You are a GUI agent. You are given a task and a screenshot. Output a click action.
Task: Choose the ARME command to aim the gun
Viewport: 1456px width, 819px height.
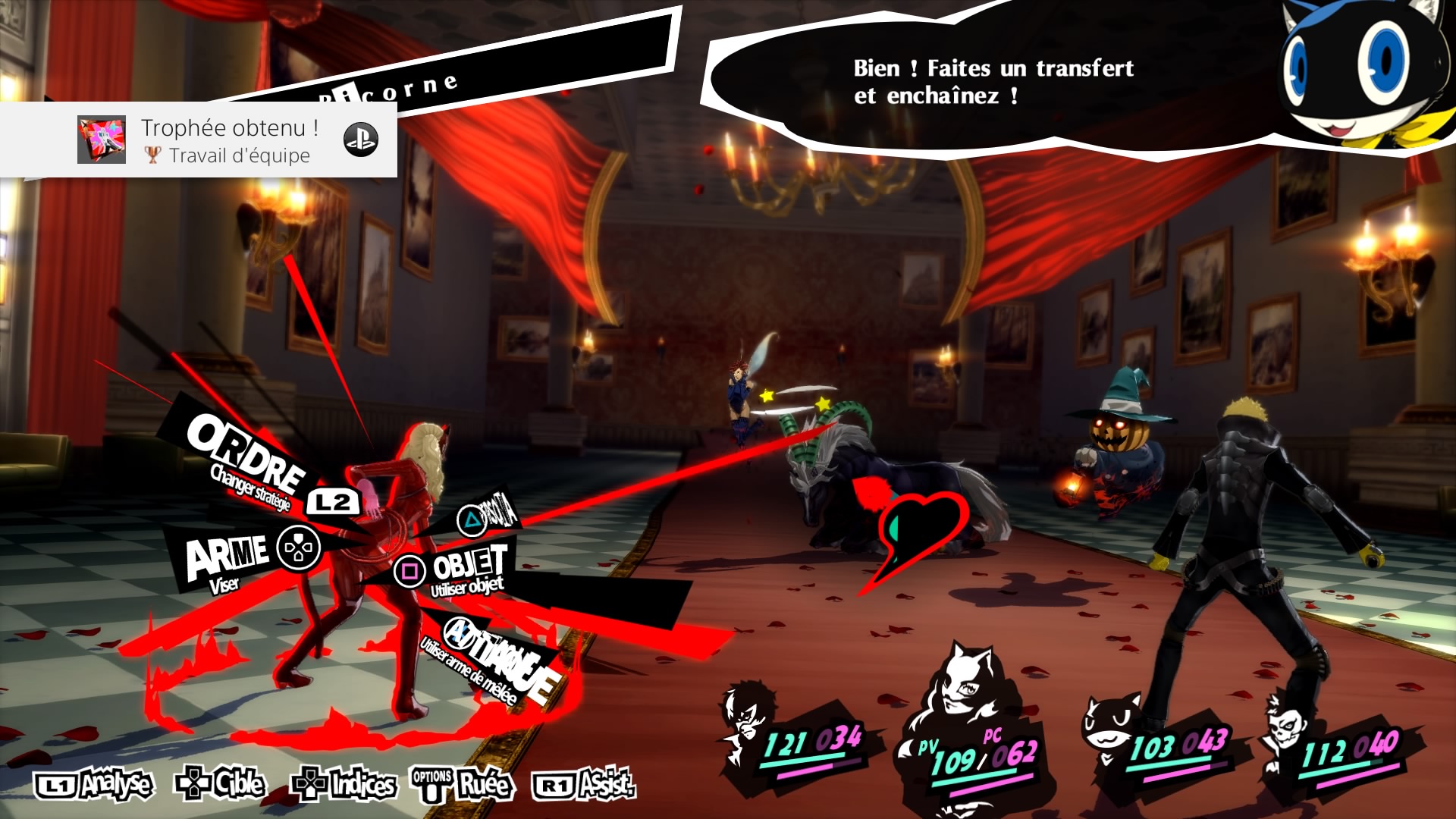pos(227,557)
